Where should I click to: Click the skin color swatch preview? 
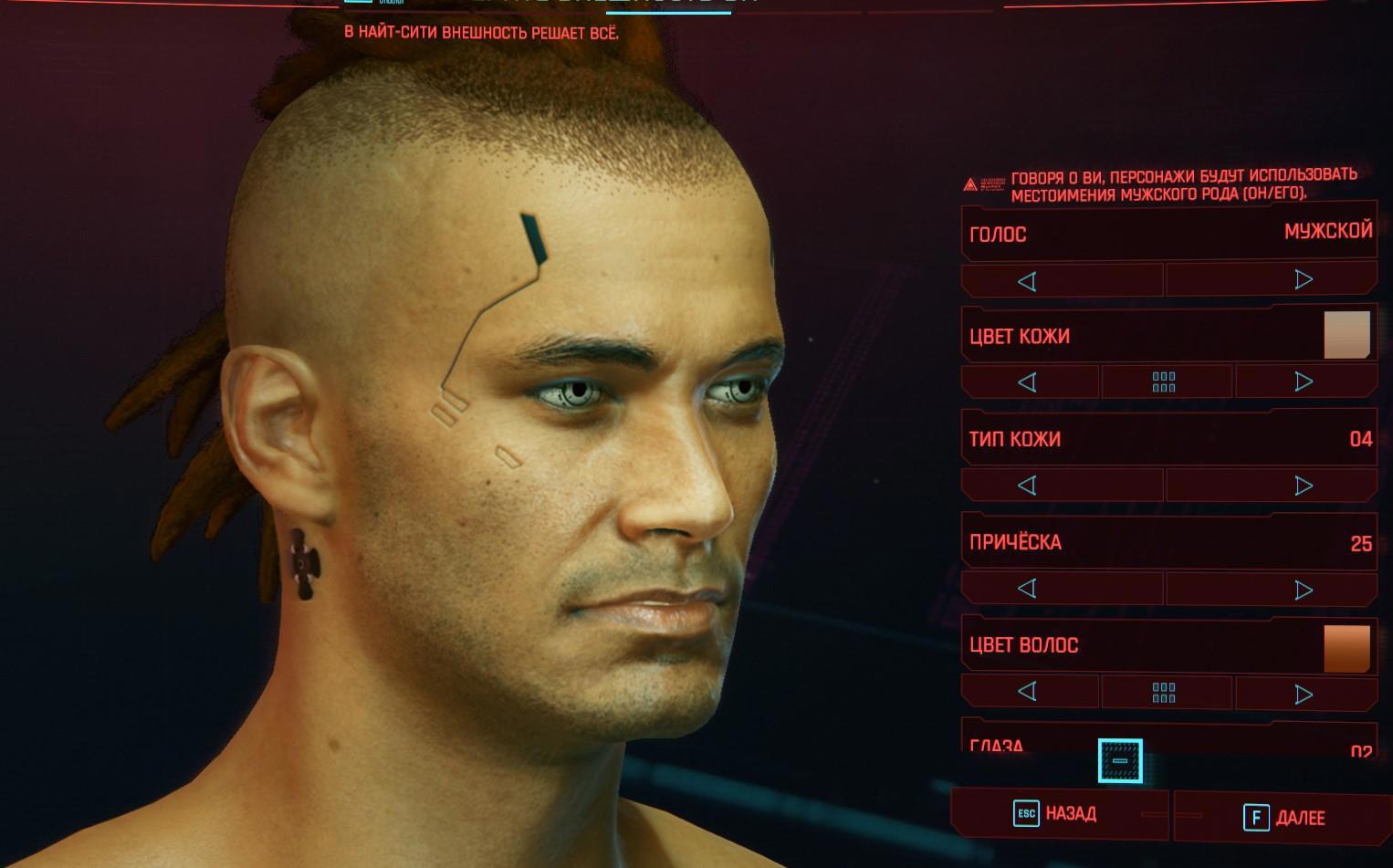pyautogui.click(x=1346, y=334)
